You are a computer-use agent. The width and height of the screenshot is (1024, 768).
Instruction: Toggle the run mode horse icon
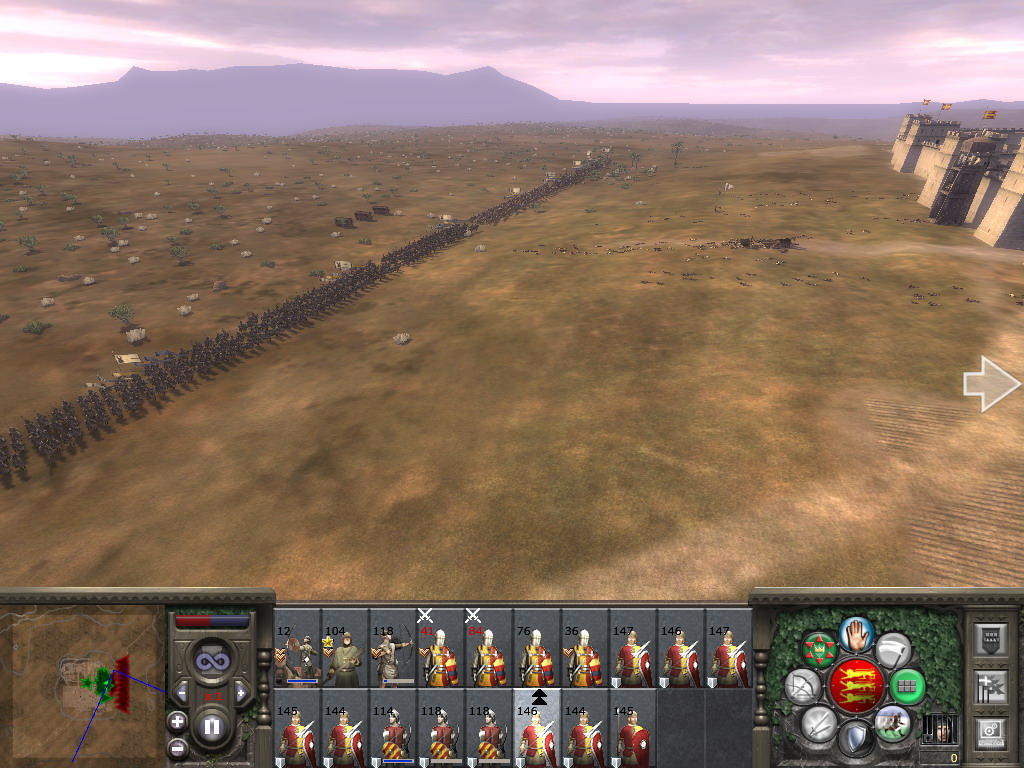pos(892,721)
